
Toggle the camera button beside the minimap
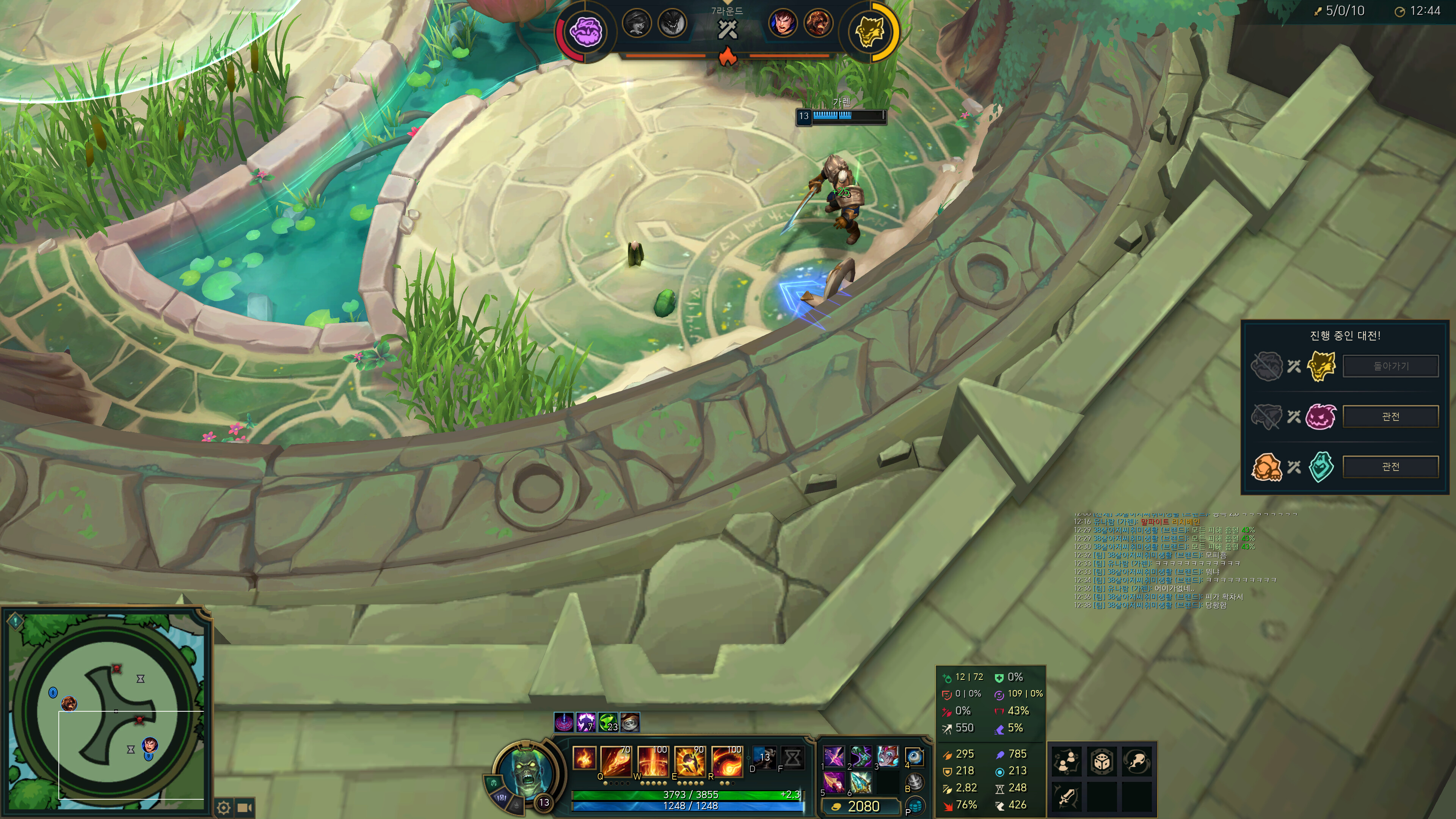244,808
